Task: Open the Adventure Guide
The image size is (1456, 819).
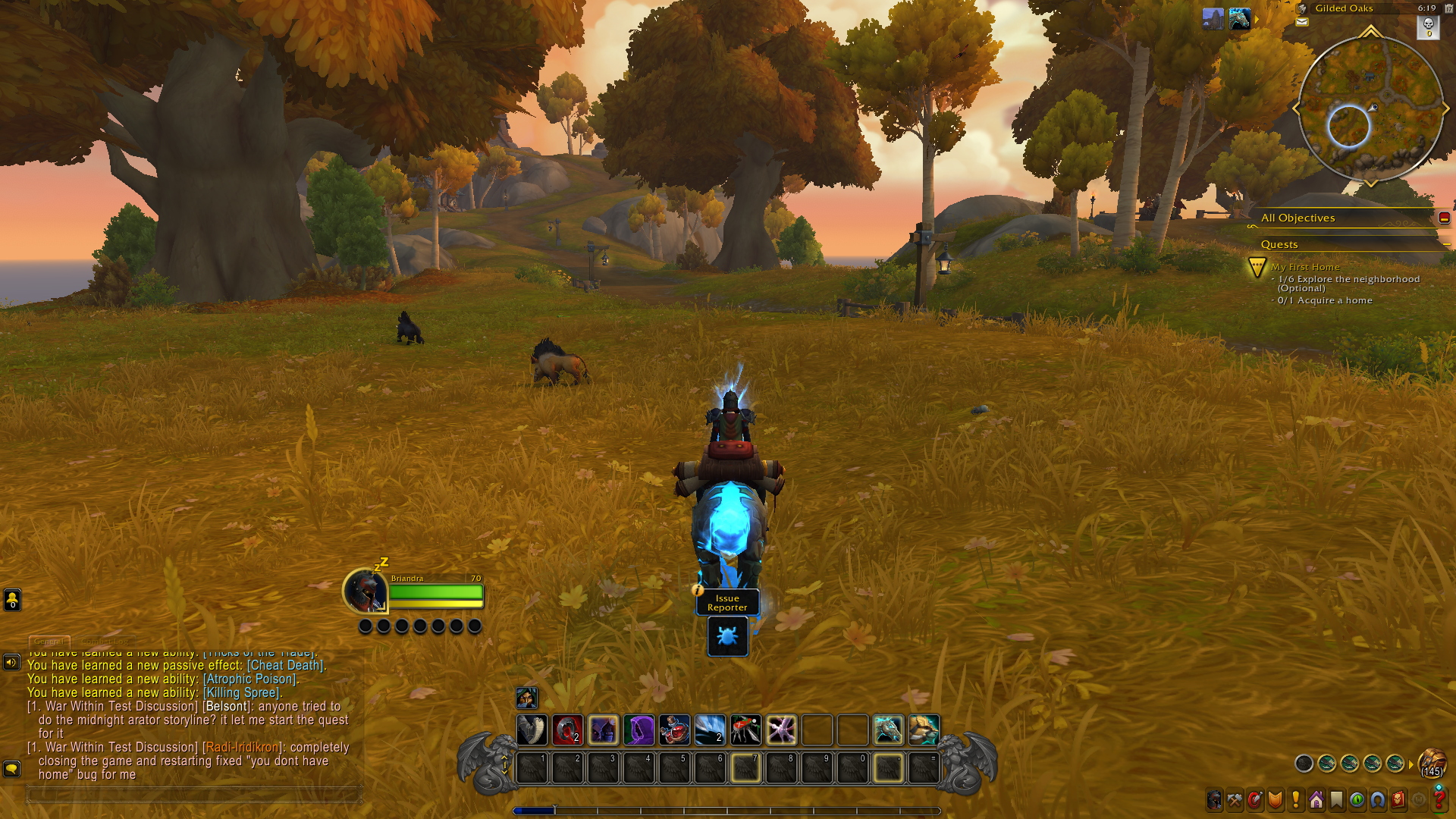Action: (1398, 800)
